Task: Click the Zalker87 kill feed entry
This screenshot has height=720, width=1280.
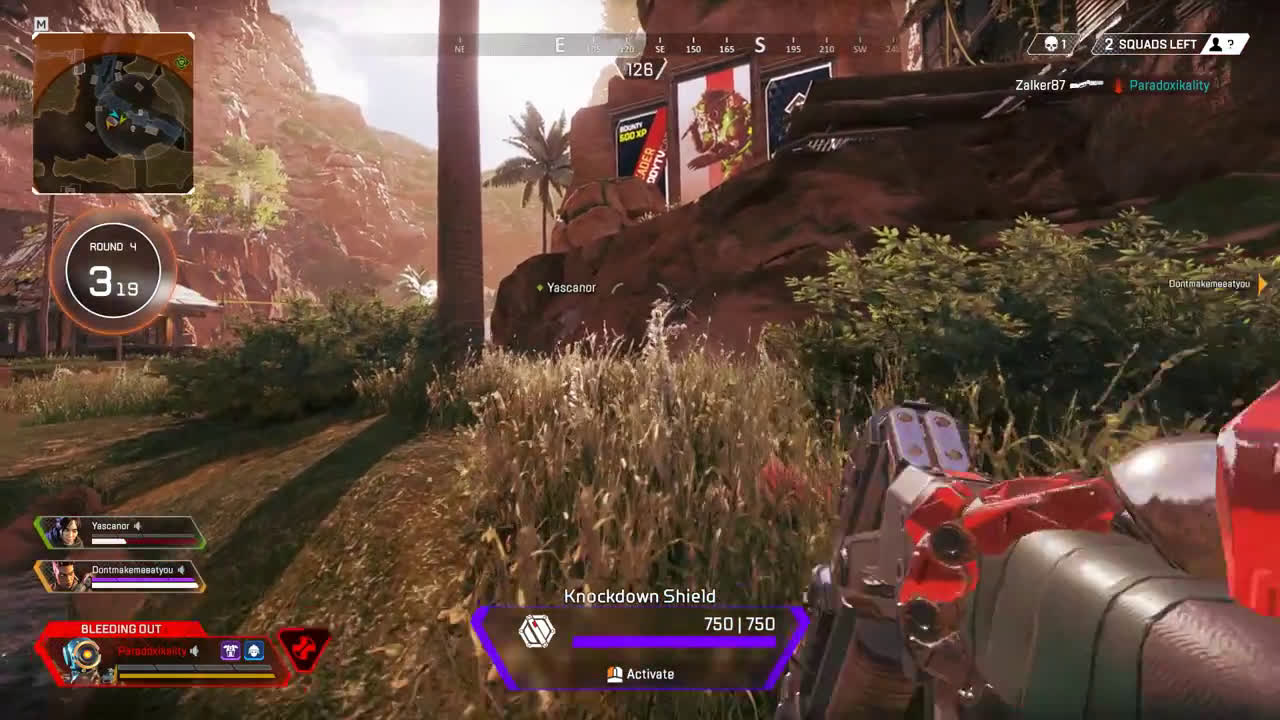Action: [1040, 86]
